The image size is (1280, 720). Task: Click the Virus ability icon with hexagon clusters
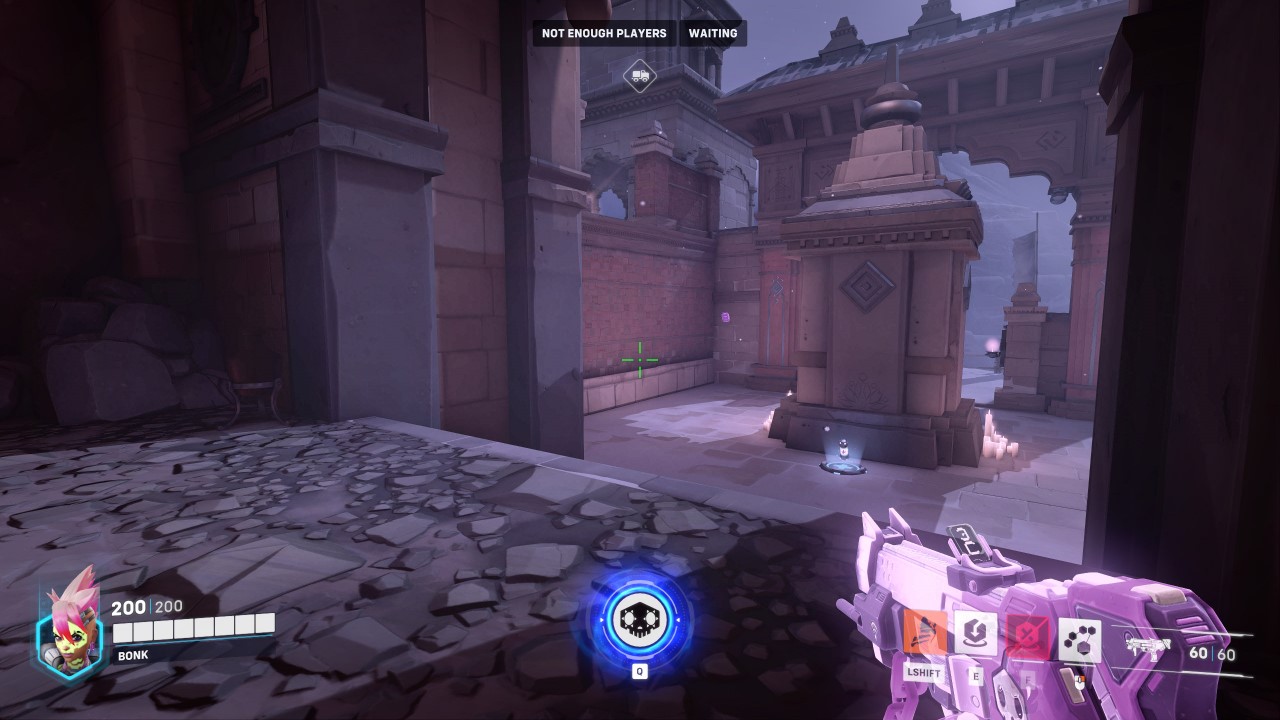[x=1079, y=638]
